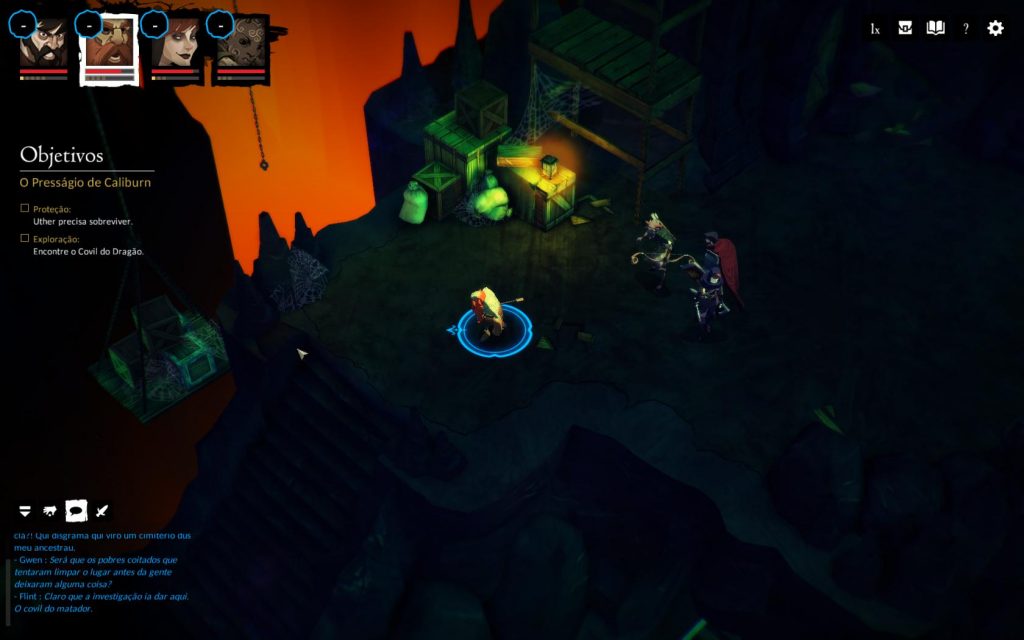
Task: Switch to the speech bubble dialogue tab
Action: click(x=76, y=511)
